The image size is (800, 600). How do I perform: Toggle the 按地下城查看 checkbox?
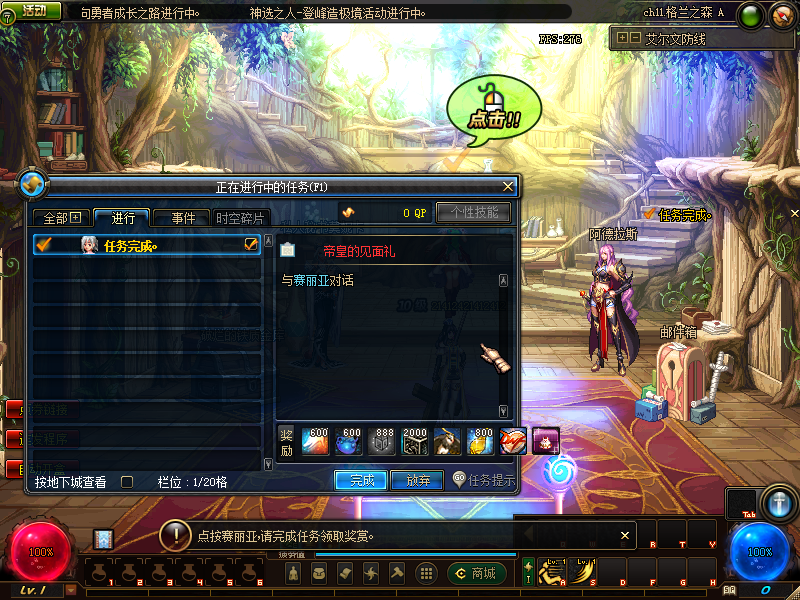pyautogui.click(x=127, y=482)
